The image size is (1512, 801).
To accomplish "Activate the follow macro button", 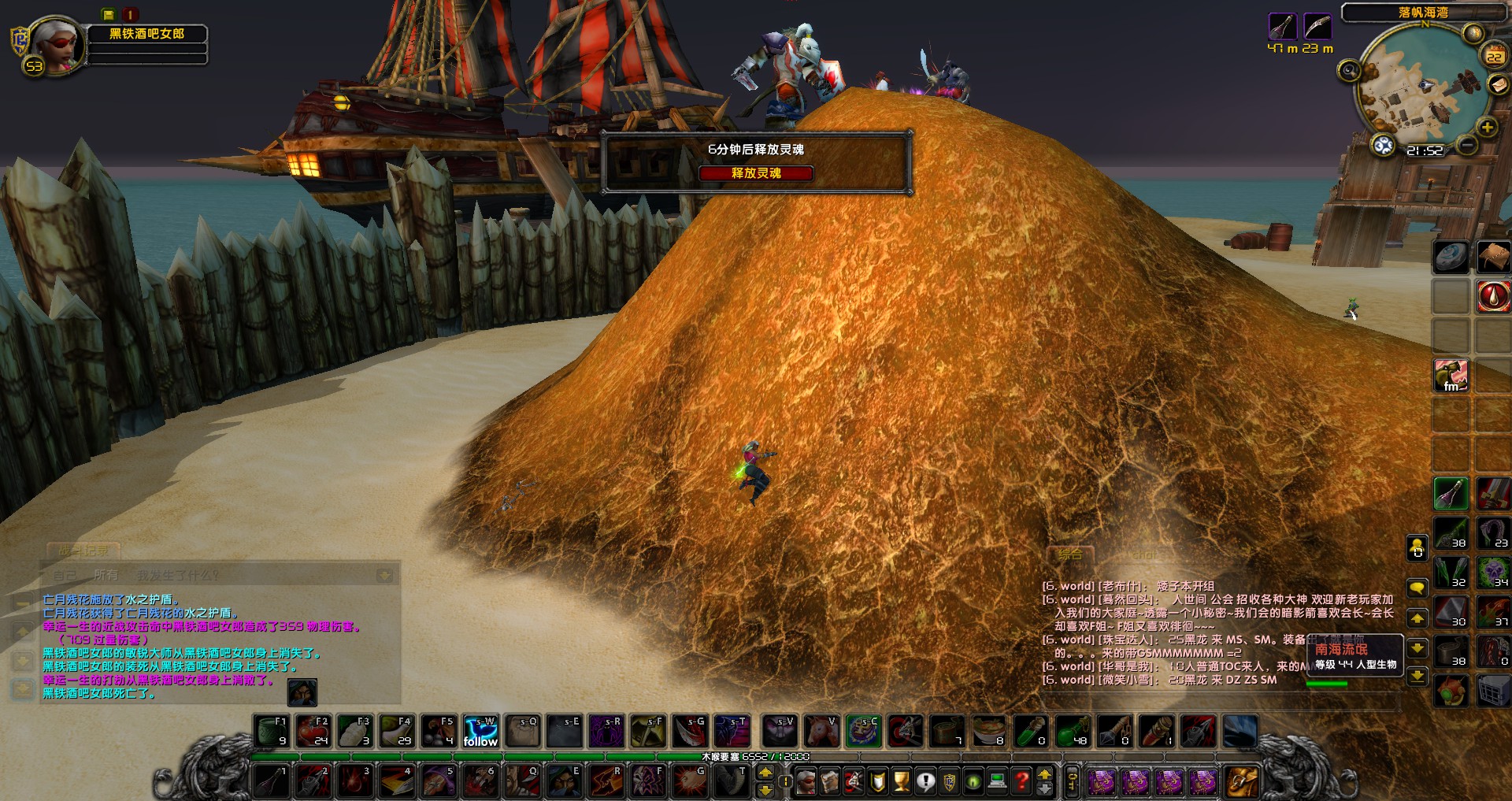I will [x=480, y=731].
